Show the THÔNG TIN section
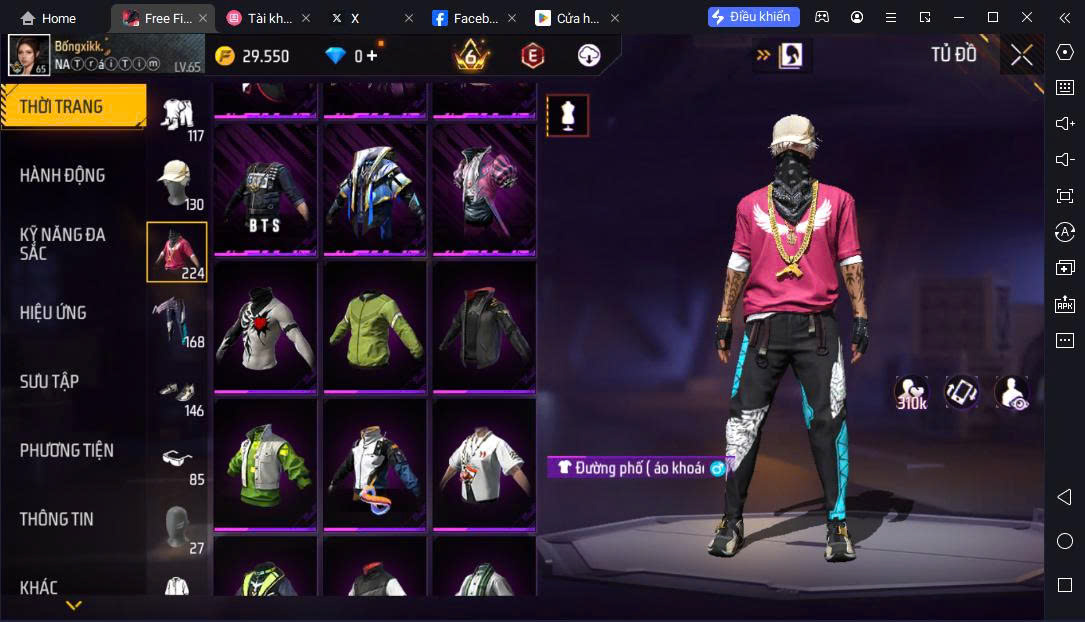 tap(57, 519)
